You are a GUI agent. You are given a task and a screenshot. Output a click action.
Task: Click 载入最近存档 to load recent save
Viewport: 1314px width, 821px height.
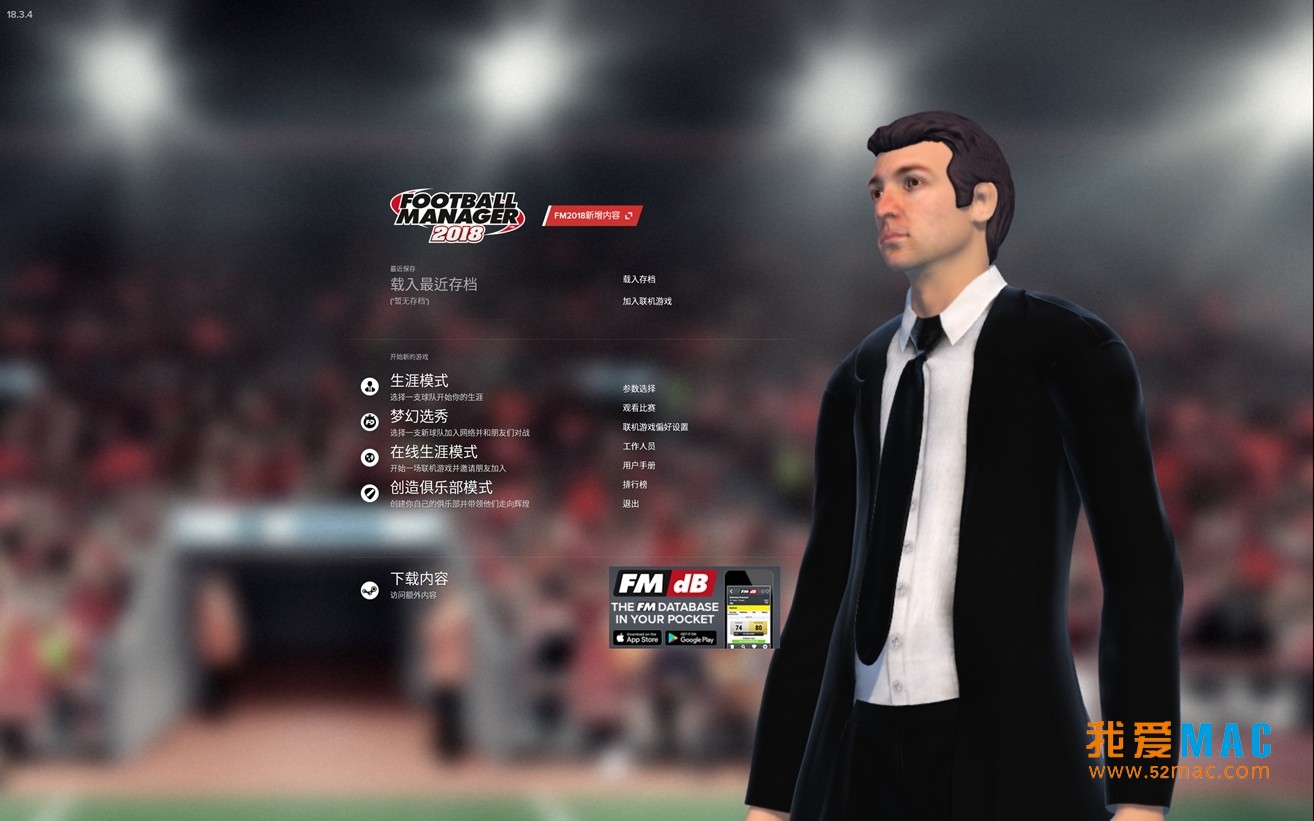[433, 284]
